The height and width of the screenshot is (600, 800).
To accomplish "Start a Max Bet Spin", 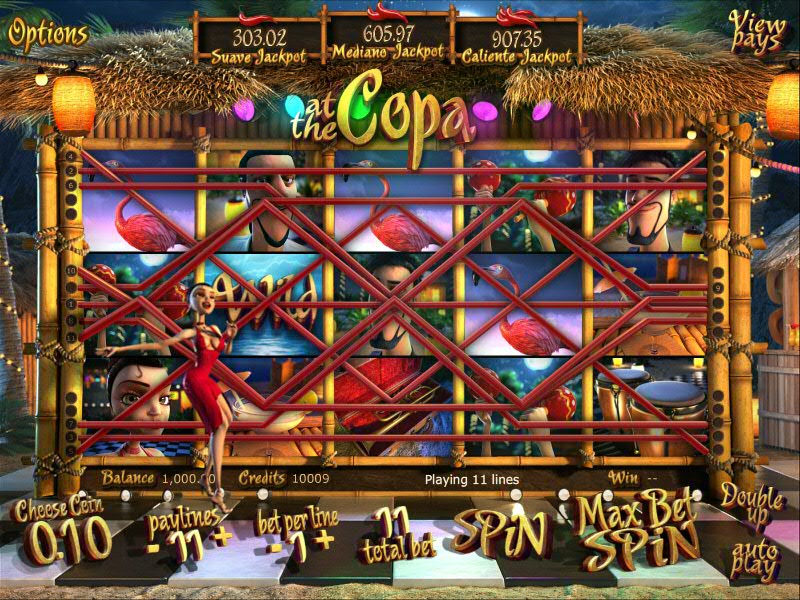I will point(637,532).
